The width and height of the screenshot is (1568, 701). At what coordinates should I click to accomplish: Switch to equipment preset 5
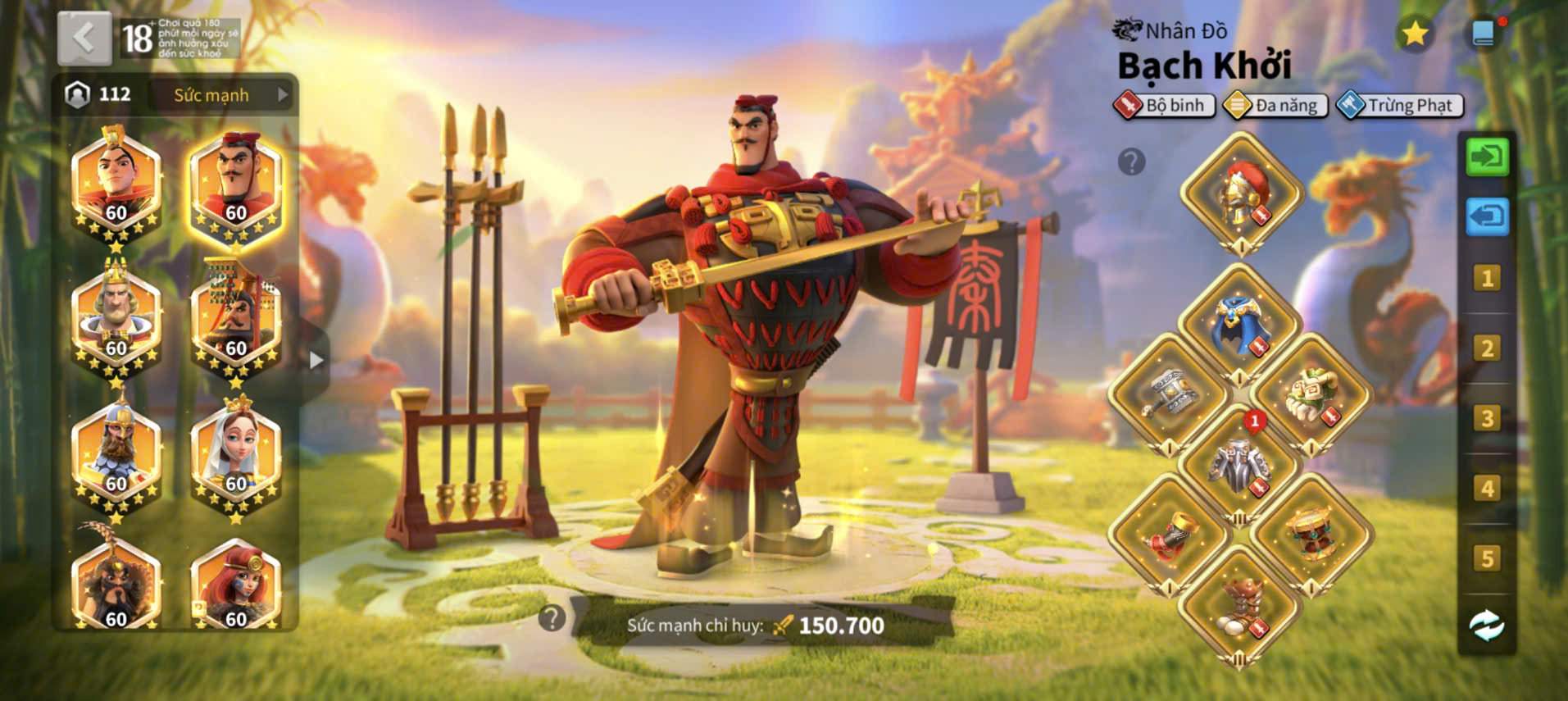[x=1487, y=559]
